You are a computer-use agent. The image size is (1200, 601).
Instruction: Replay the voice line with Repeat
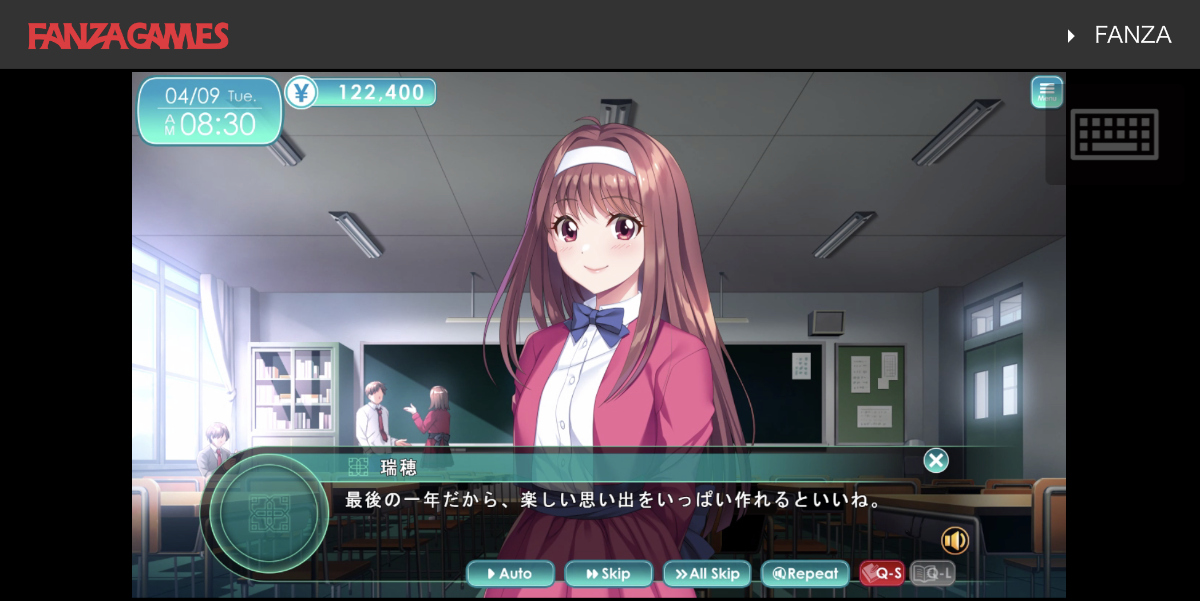pyautogui.click(x=805, y=574)
